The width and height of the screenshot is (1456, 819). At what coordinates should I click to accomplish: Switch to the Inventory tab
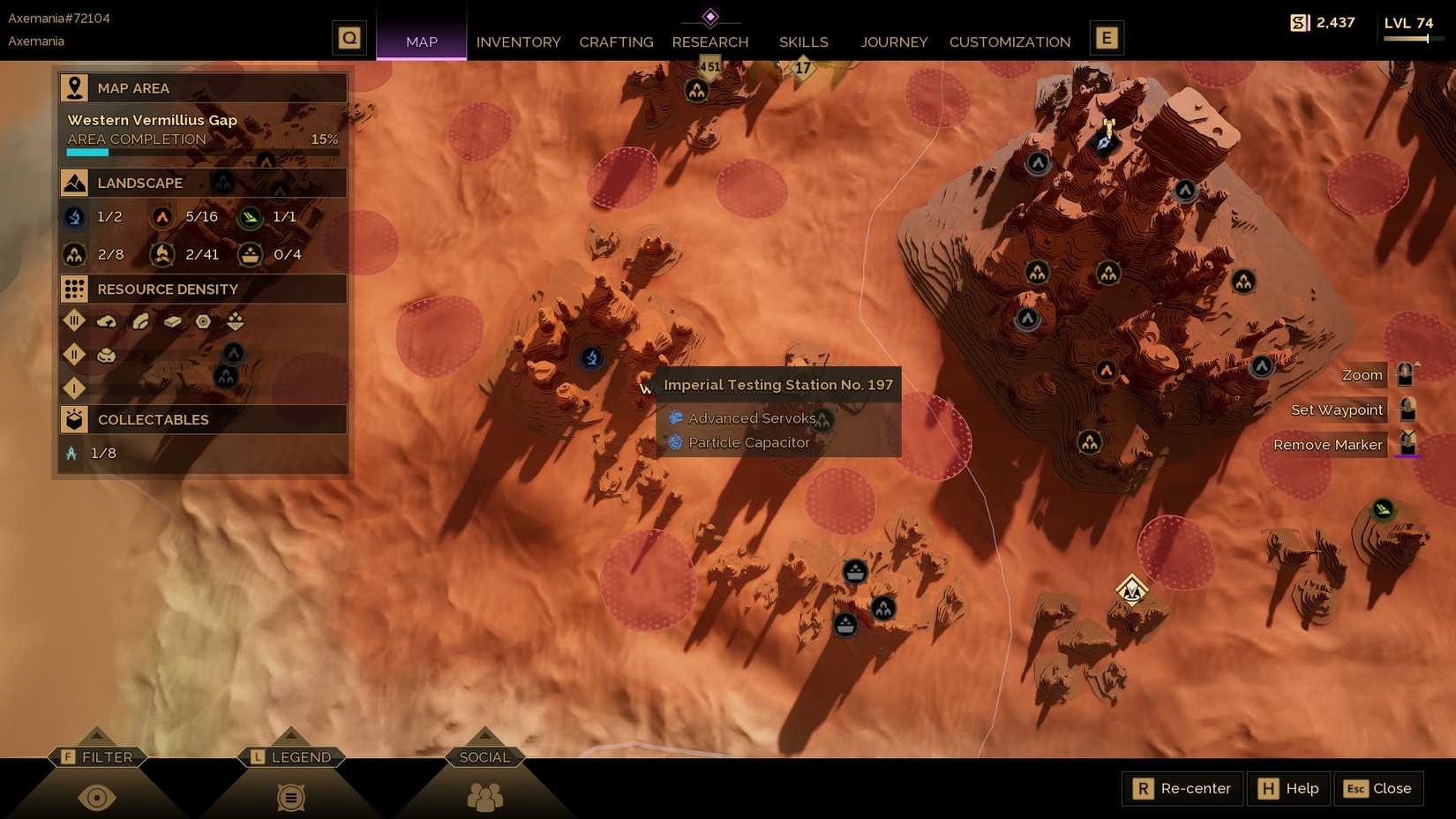pos(518,41)
